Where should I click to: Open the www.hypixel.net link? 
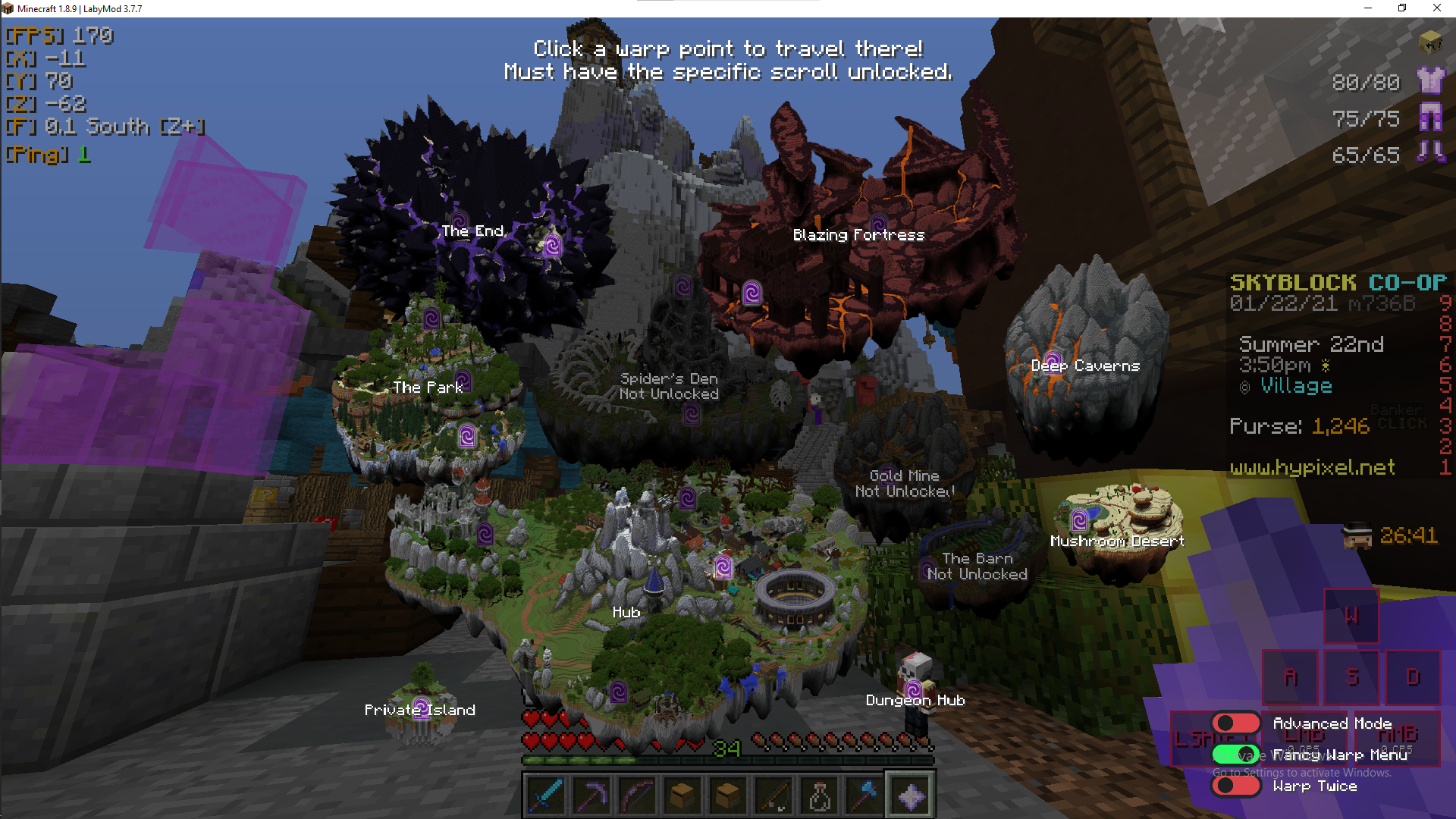click(x=1311, y=468)
